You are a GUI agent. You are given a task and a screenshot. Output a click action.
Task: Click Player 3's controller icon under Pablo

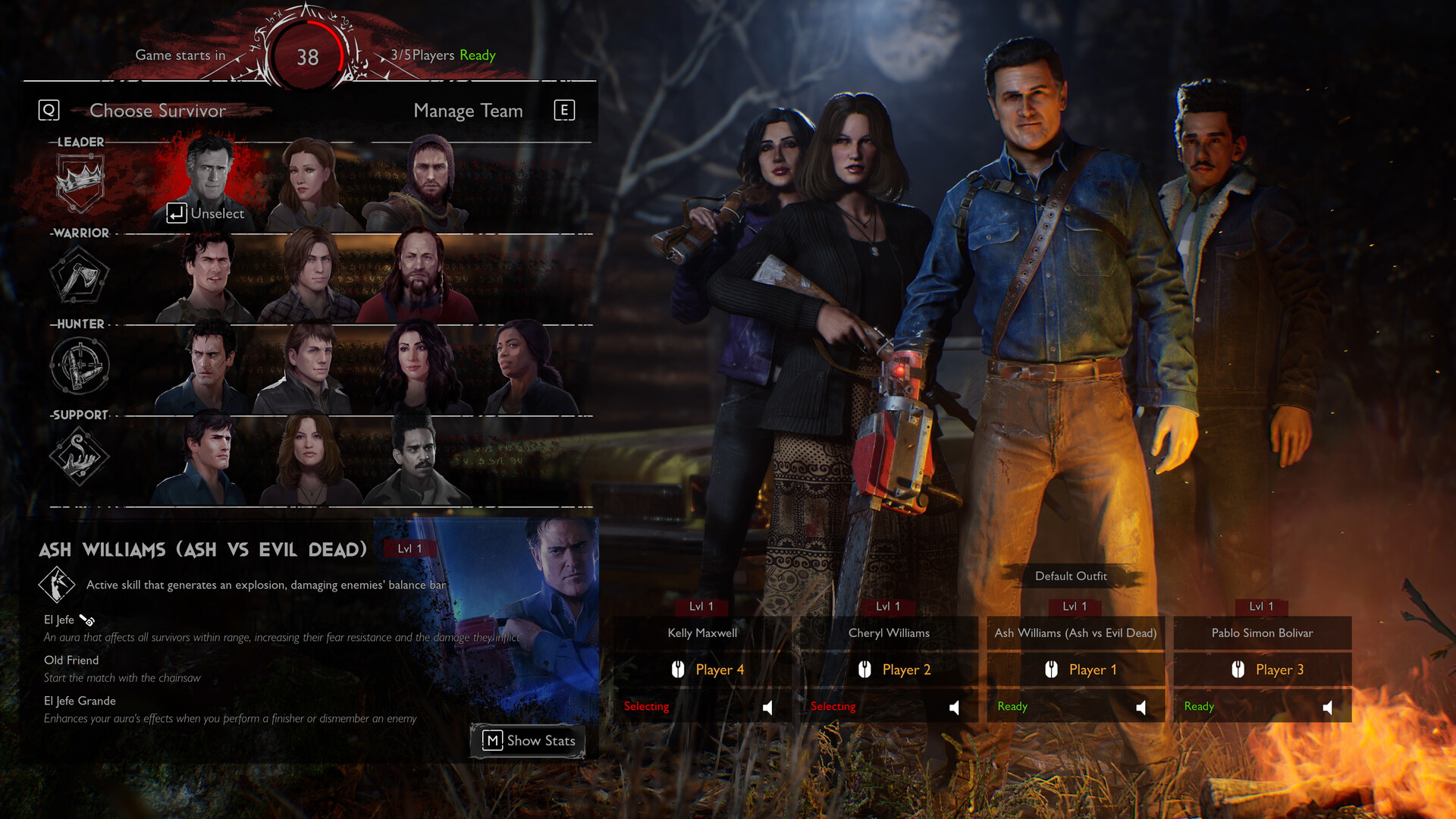(x=1239, y=670)
